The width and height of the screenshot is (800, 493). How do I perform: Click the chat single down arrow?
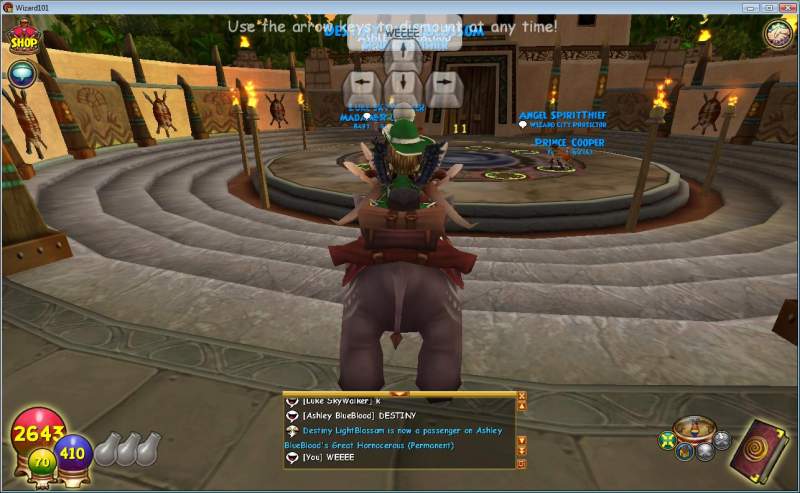(x=521, y=440)
